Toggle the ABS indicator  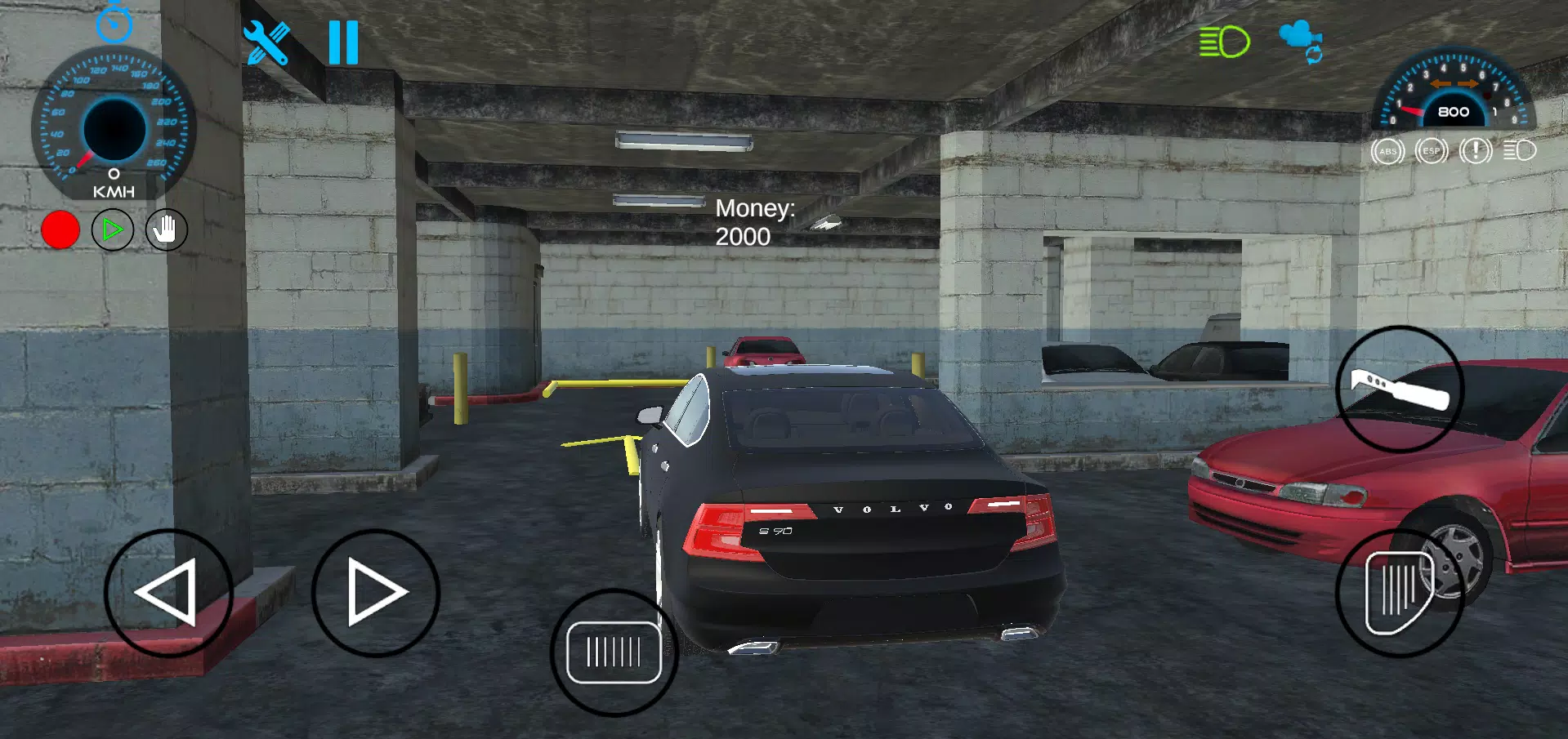1387,150
